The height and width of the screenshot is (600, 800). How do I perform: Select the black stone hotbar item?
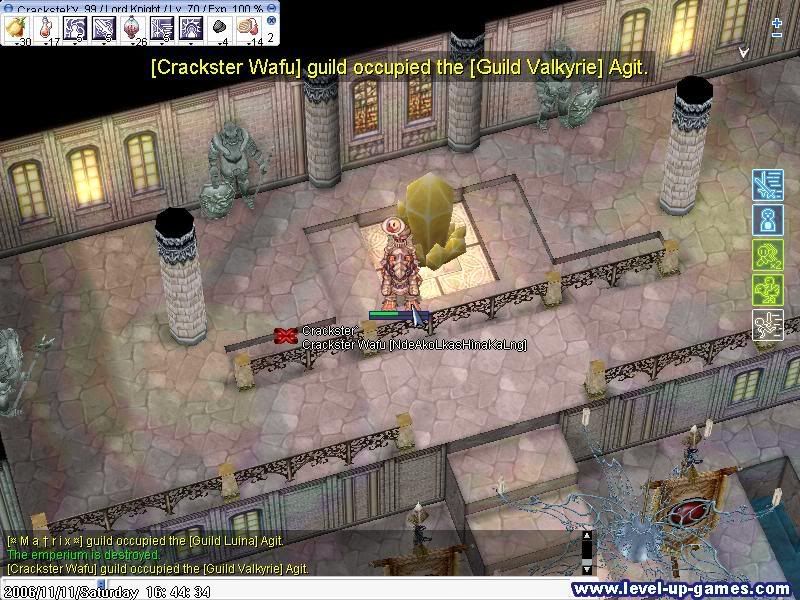(x=221, y=29)
